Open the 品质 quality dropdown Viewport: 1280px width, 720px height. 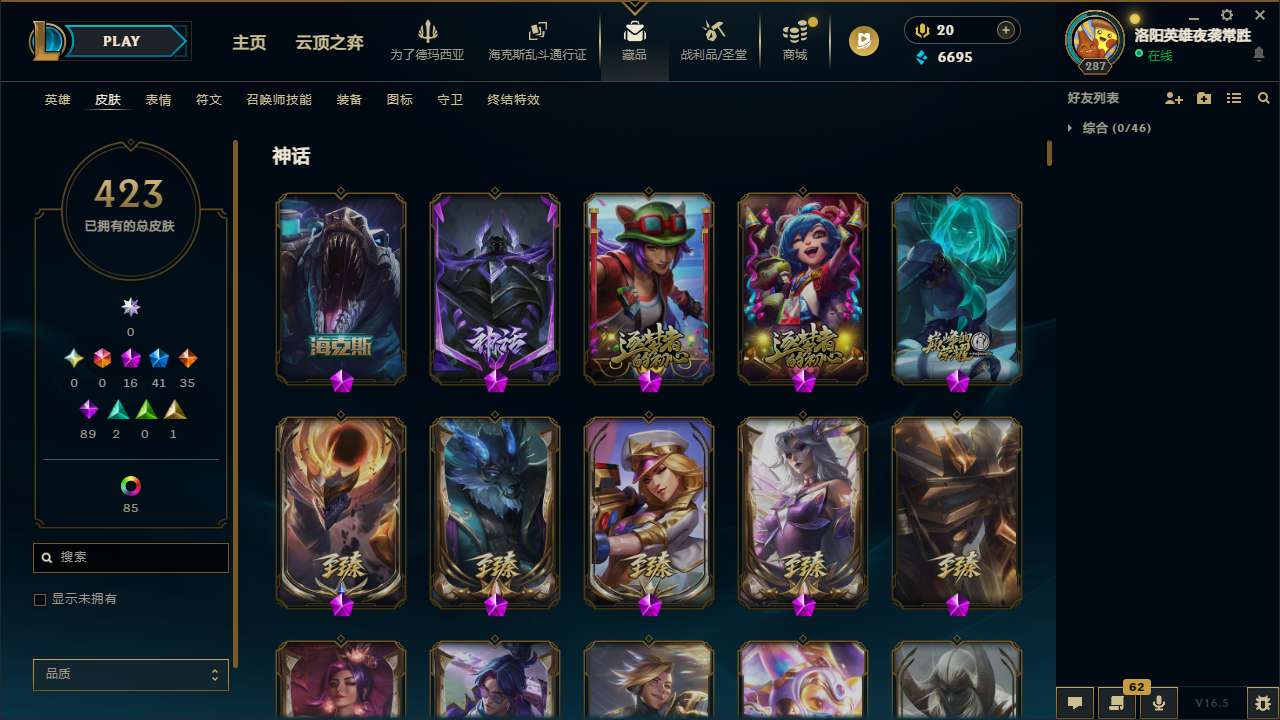click(130, 674)
